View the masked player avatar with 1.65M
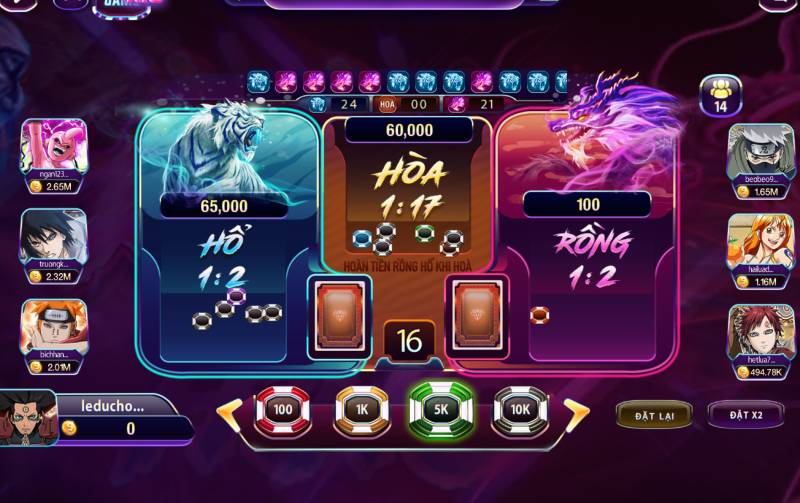 pyautogui.click(x=760, y=150)
